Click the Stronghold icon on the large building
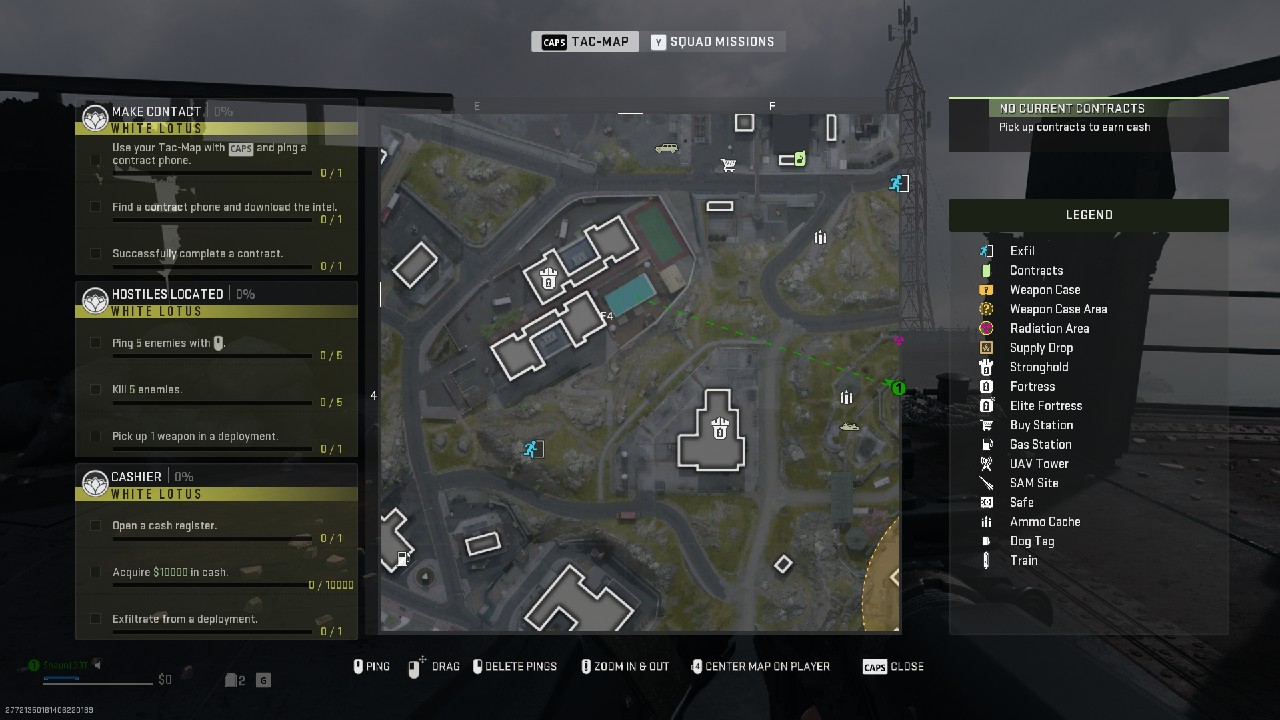 coord(719,430)
